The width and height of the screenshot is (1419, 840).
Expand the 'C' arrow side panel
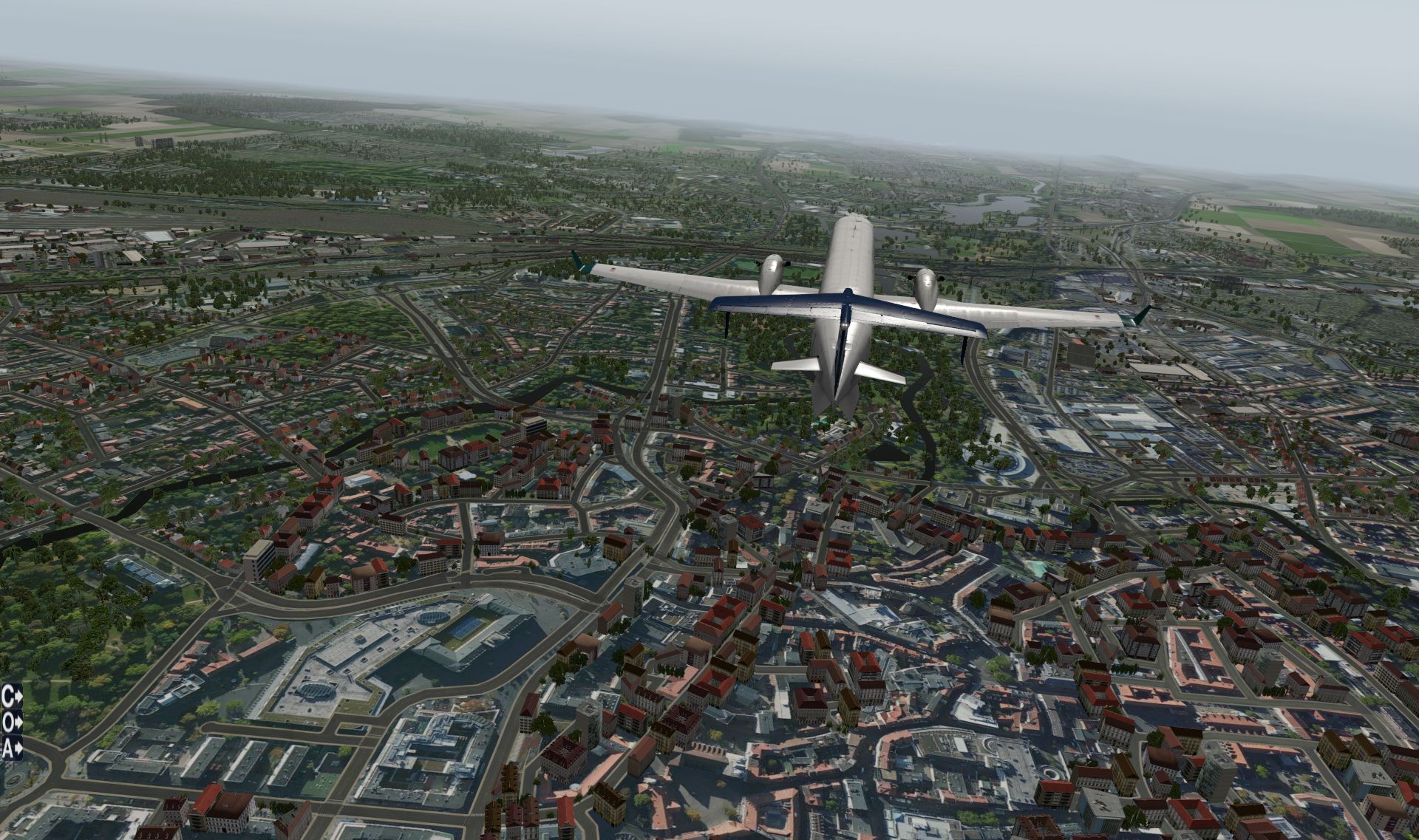(x=12, y=696)
